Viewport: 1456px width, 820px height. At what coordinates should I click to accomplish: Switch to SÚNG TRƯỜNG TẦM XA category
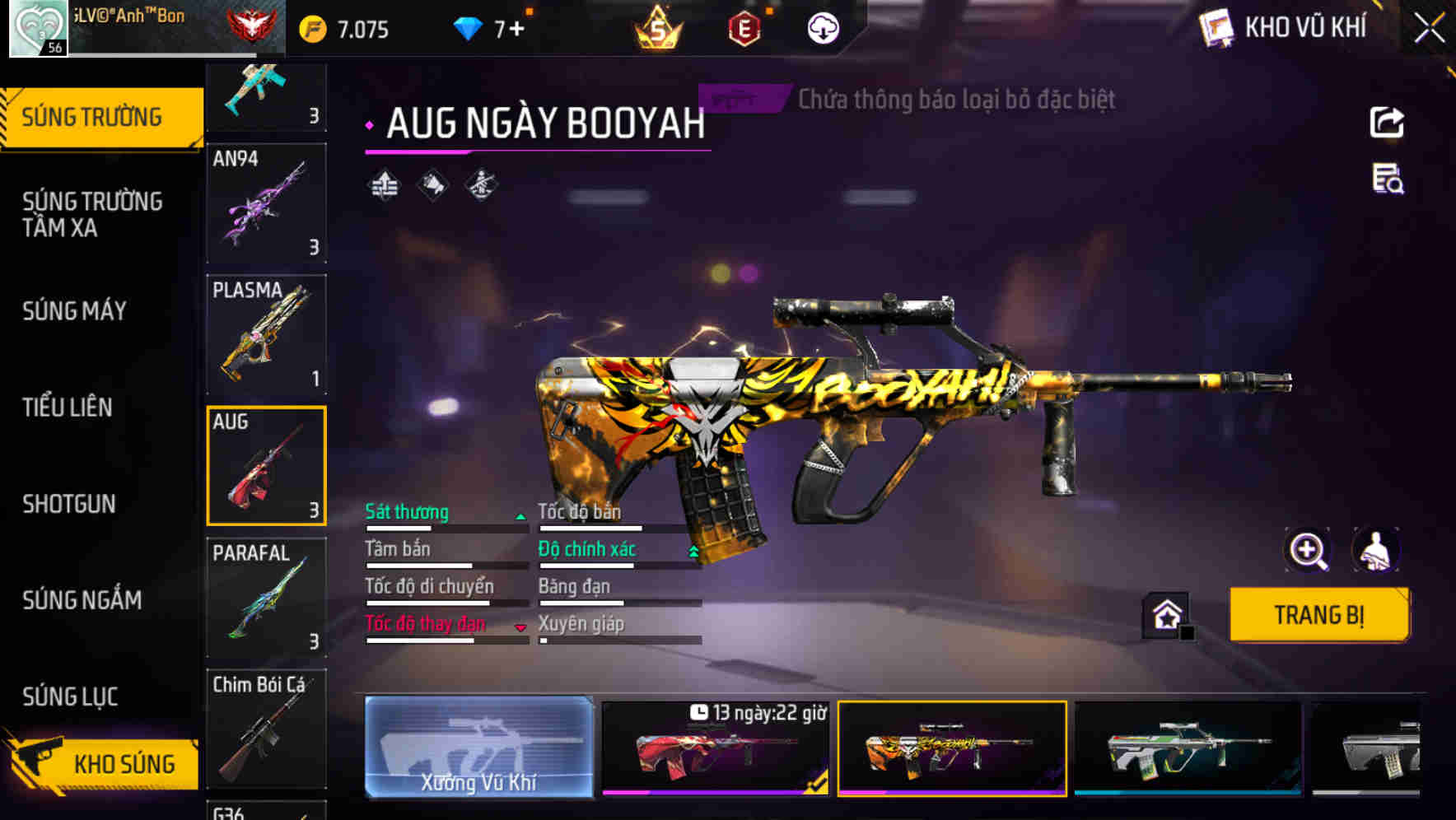click(92, 214)
